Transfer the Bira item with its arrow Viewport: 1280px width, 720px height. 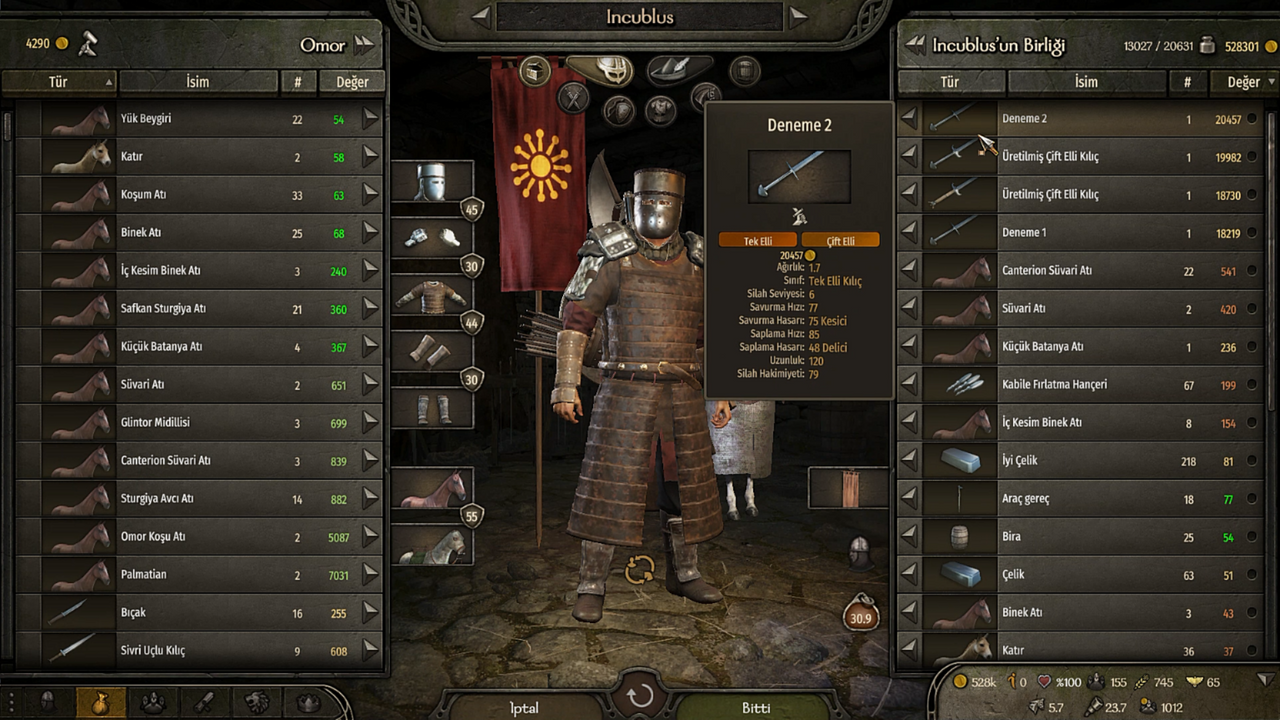908,537
